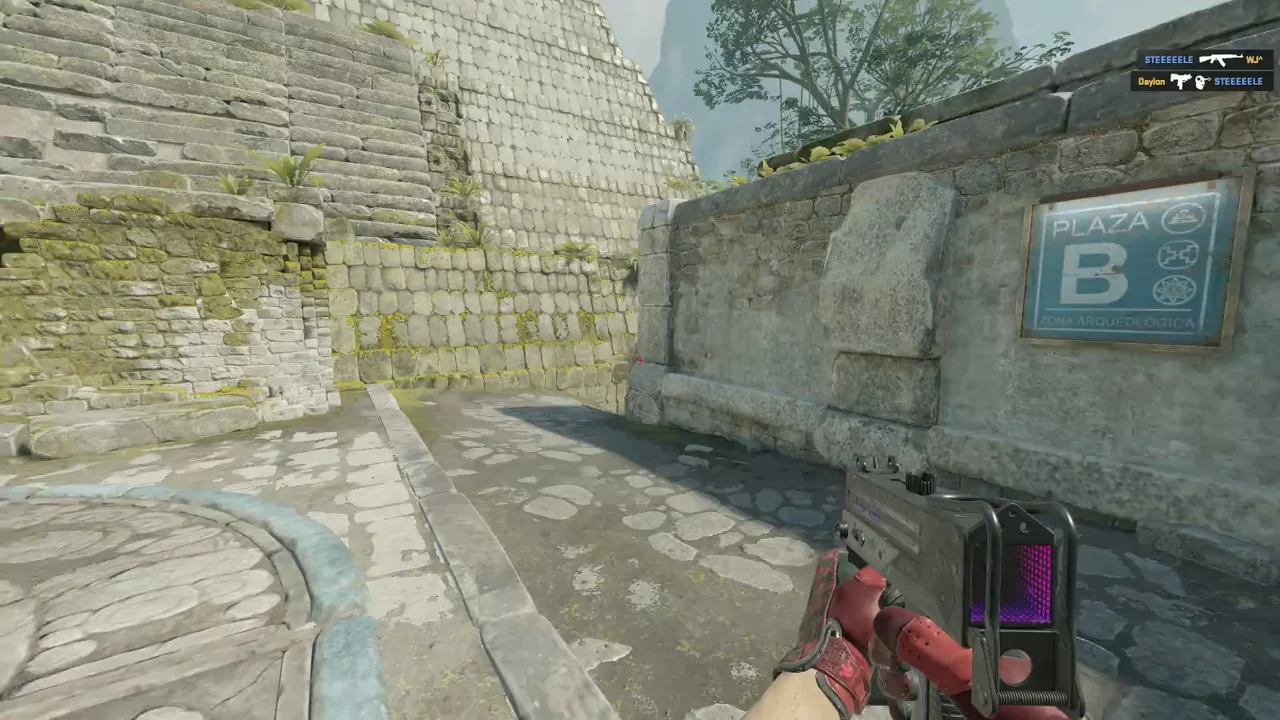The image size is (1280, 720).
Task: Select the large letter B on the plaza sign
Action: click(x=1093, y=272)
